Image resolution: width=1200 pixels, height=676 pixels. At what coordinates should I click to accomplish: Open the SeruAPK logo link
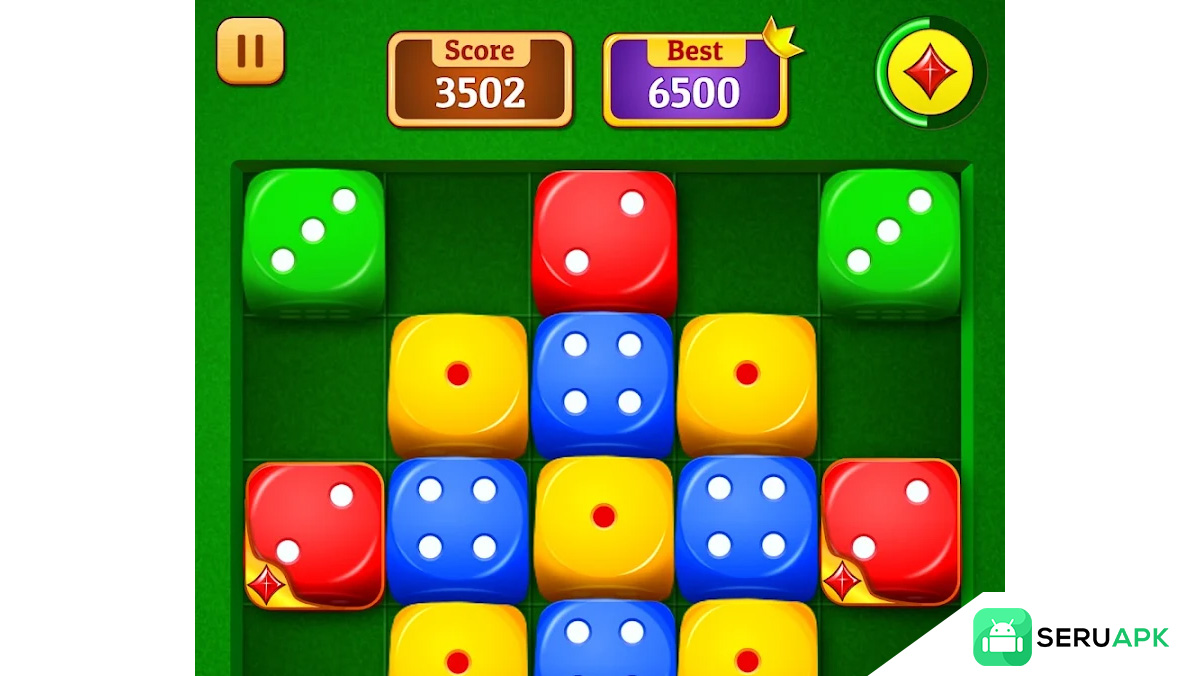1071,637
